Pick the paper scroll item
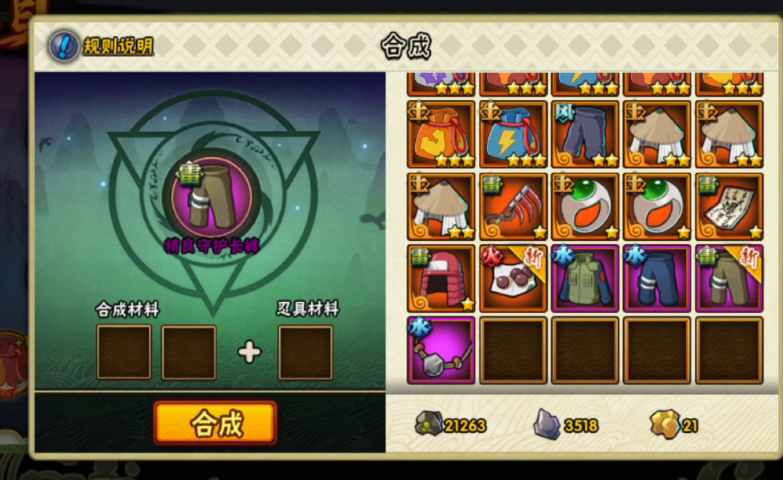 (x=729, y=206)
